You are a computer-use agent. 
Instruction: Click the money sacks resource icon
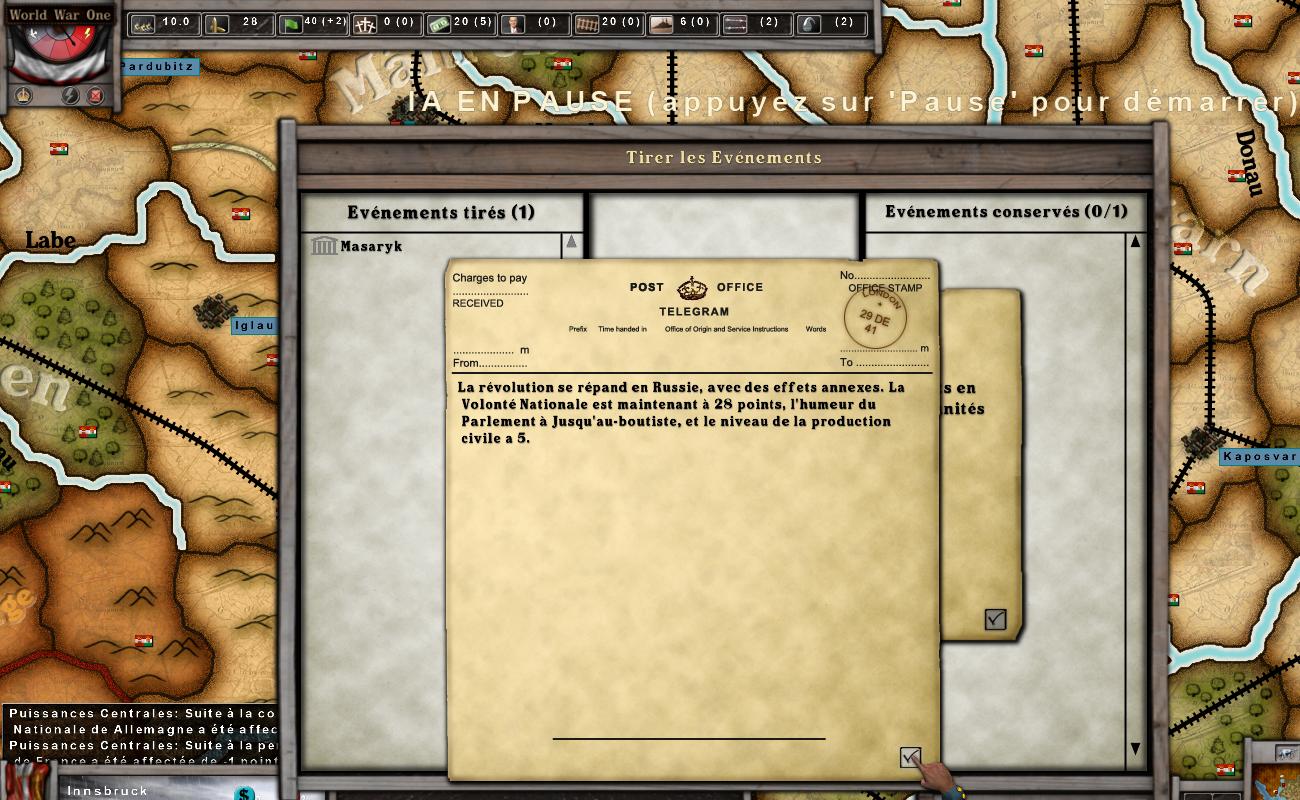(x=143, y=23)
